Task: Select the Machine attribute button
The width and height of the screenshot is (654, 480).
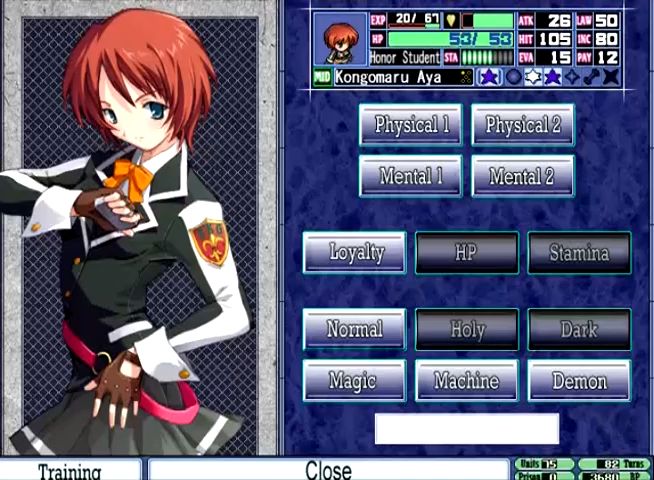Action: tap(467, 381)
